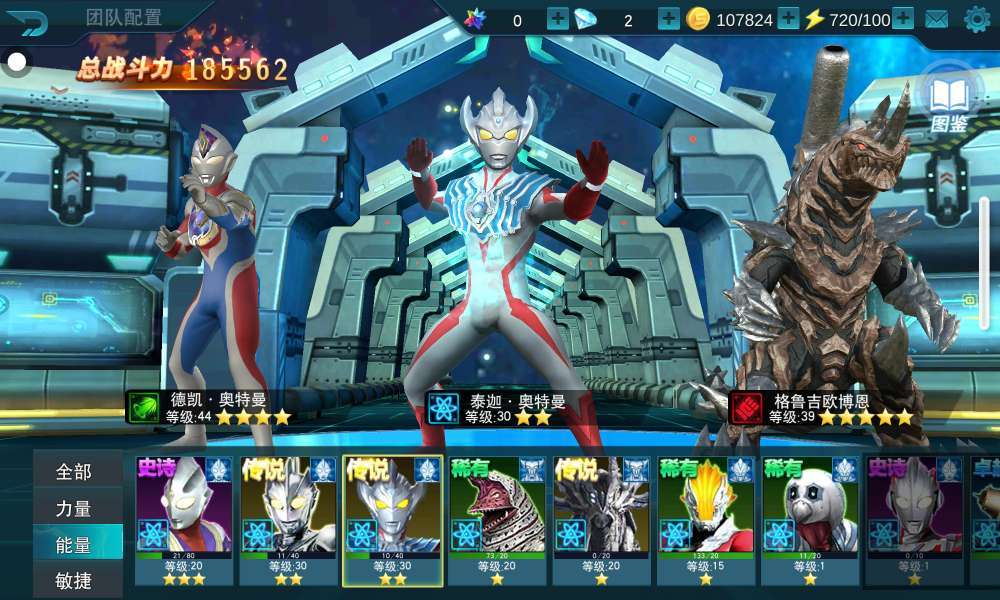1000x600 pixels.
Task: Add gold with the plus beside 107824
Action: (788, 19)
